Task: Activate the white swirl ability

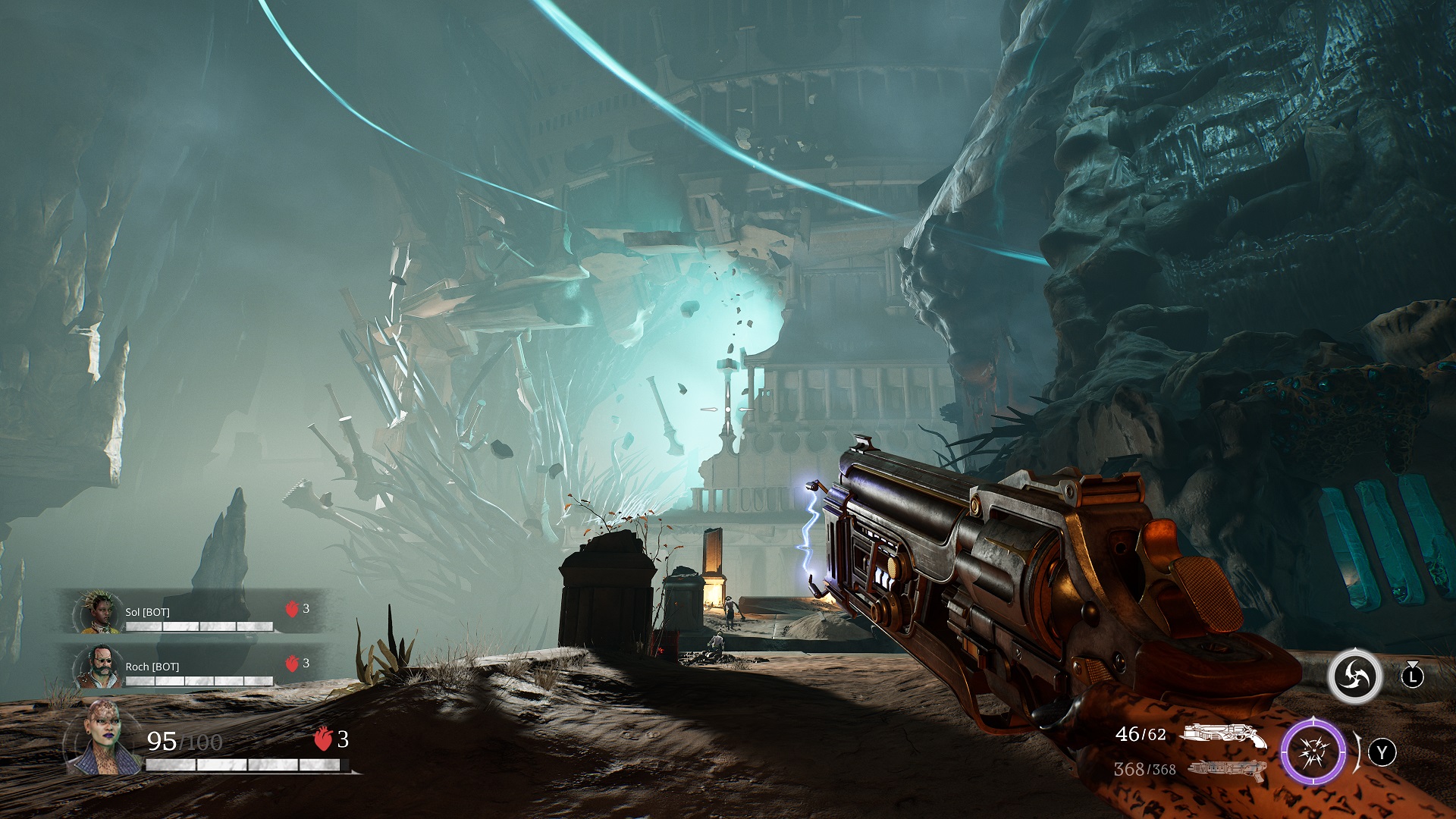Action: pyautogui.click(x=1354, y=676)
